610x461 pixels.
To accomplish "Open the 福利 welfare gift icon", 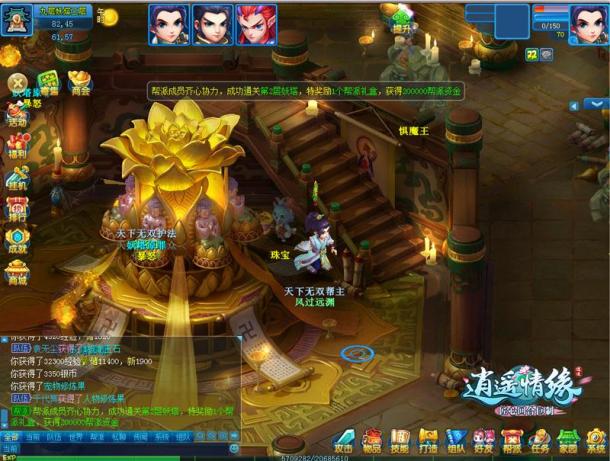I will (17, 147).
